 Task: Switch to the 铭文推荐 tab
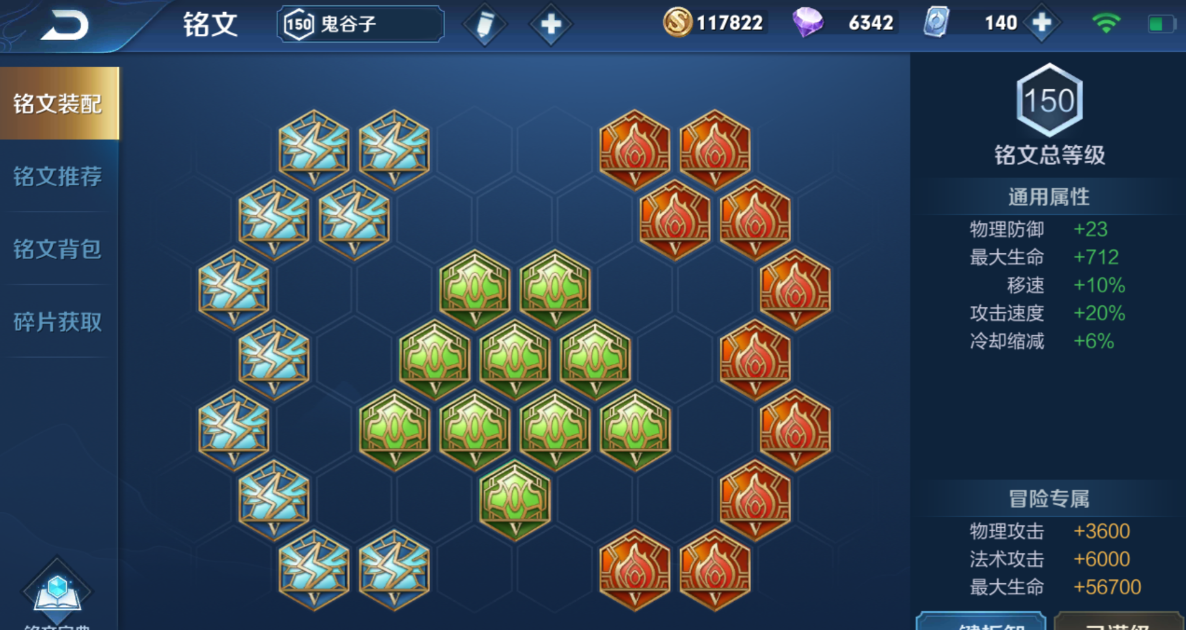point(58,177)
